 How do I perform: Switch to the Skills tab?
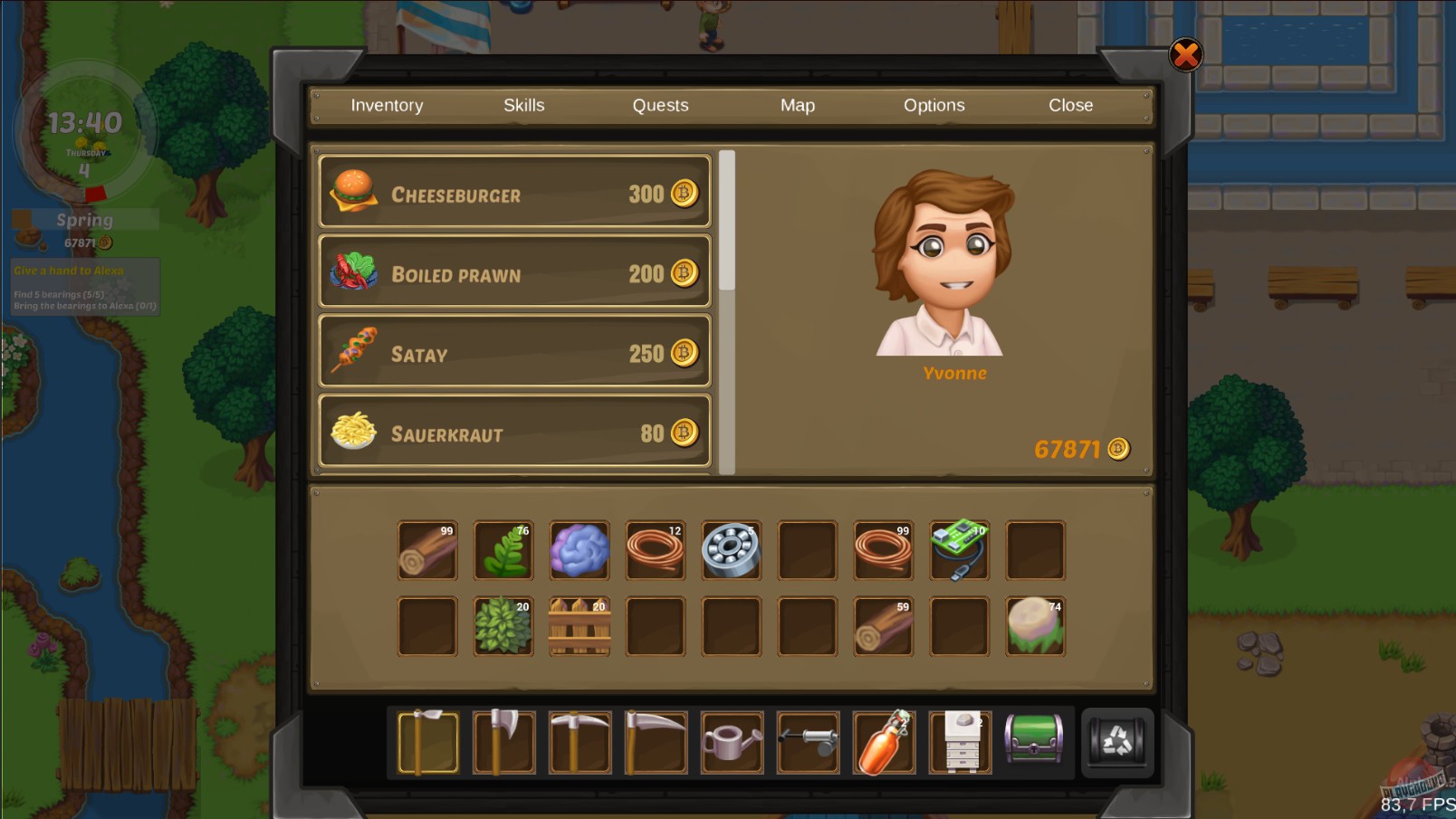click(523, 105)
